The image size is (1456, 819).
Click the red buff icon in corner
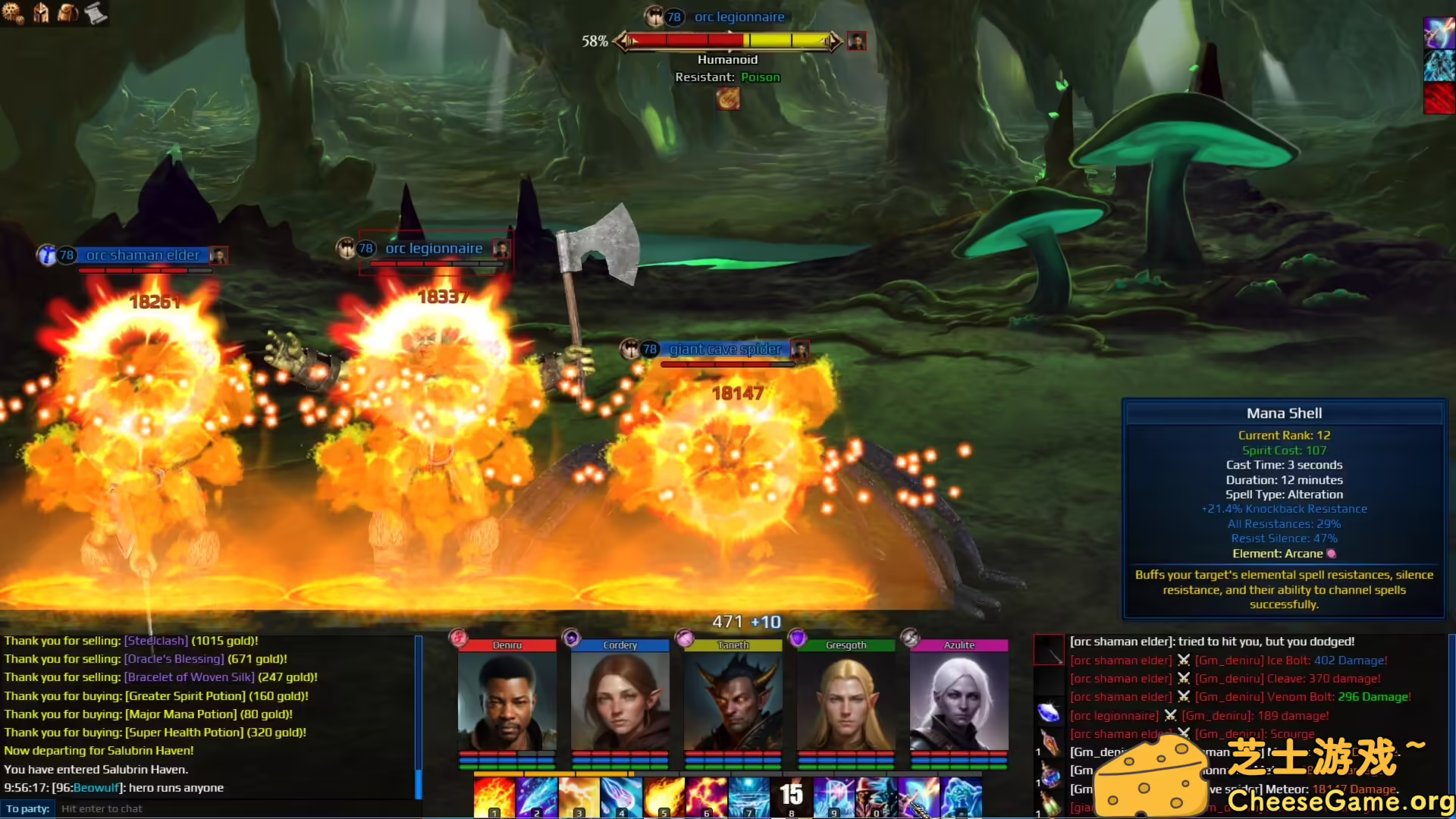coord(1439,99)
